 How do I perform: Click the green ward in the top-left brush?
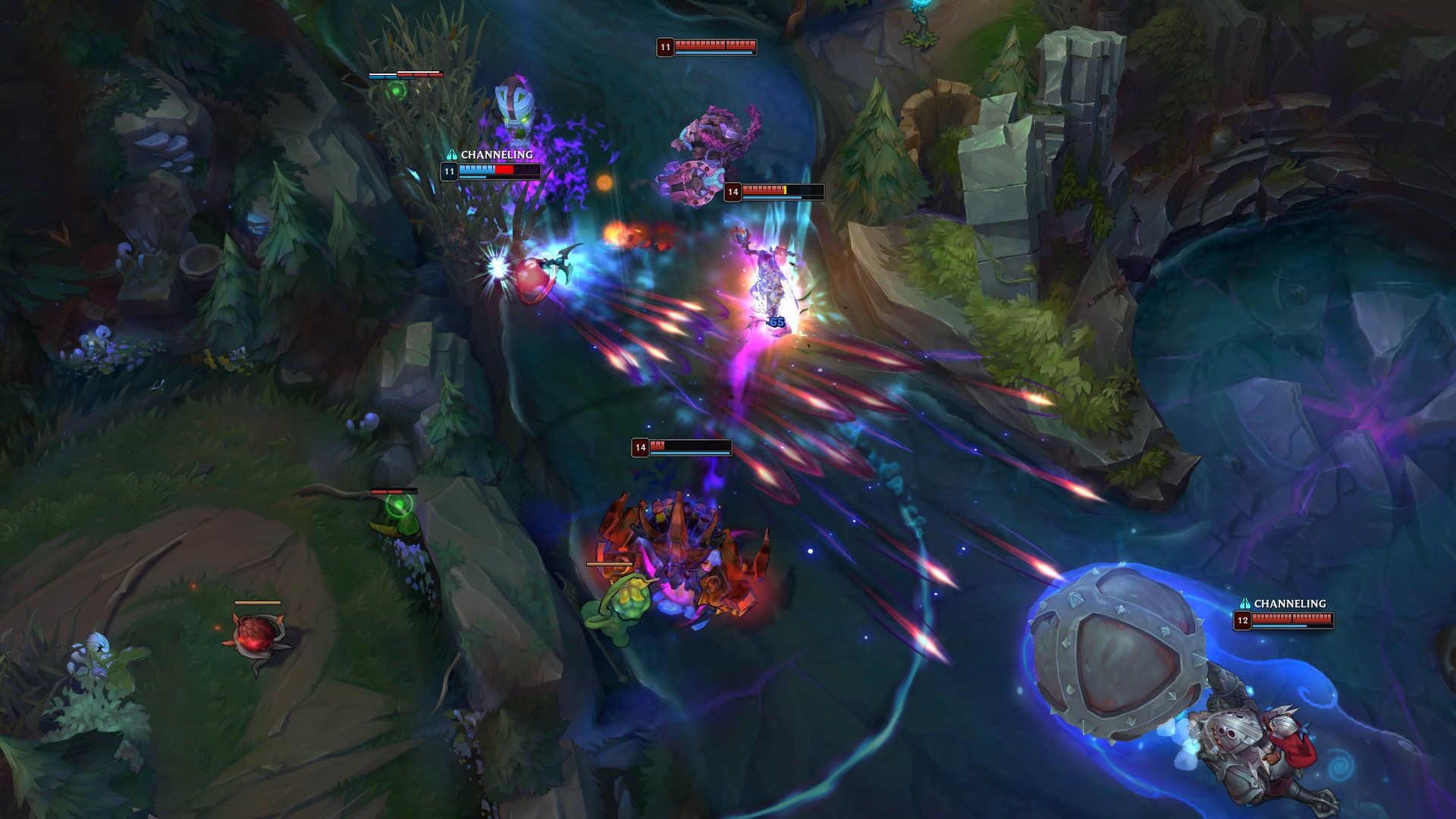click(x=397, y=89)
